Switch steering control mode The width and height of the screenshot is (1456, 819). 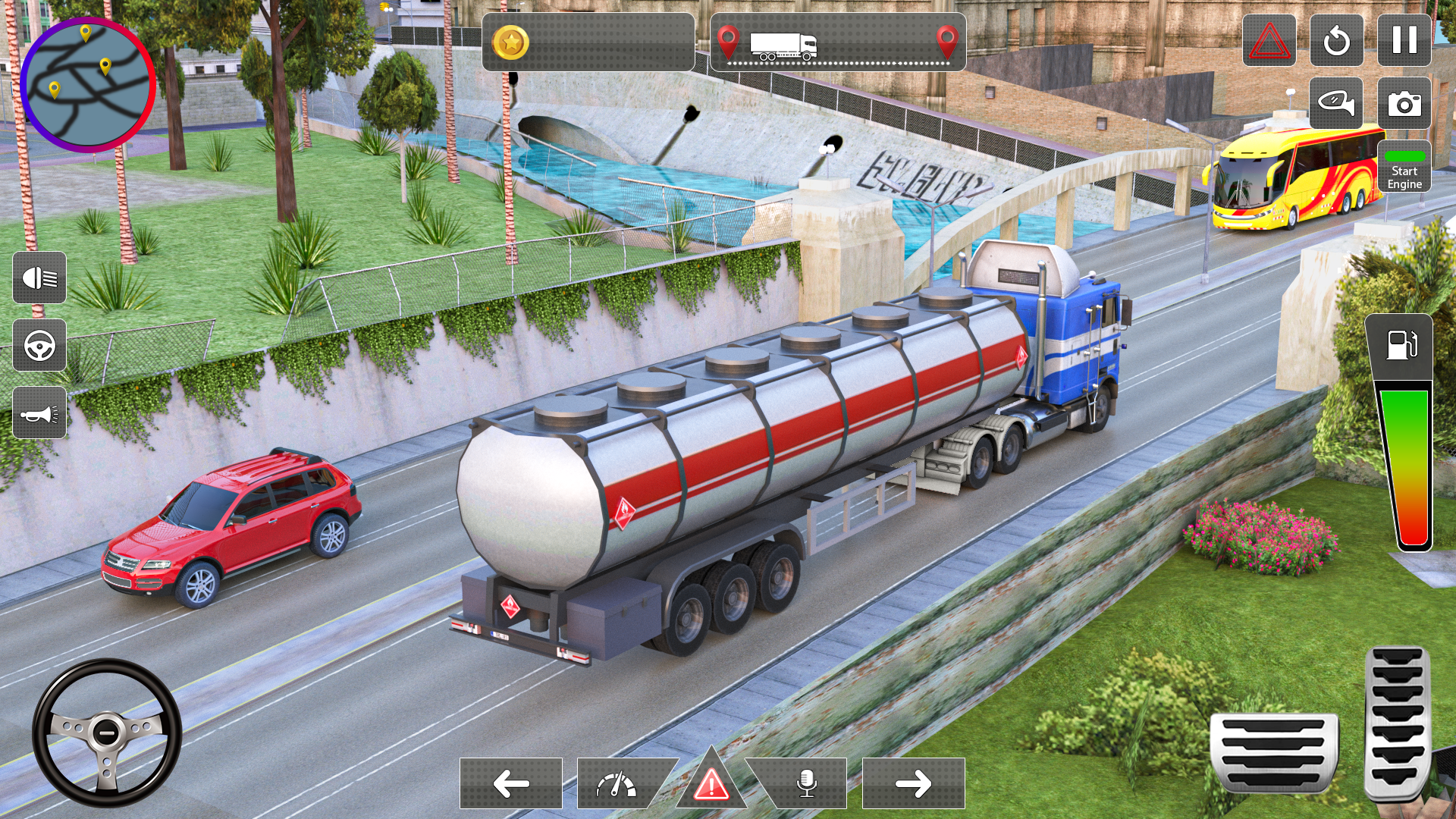coord(39,347)
